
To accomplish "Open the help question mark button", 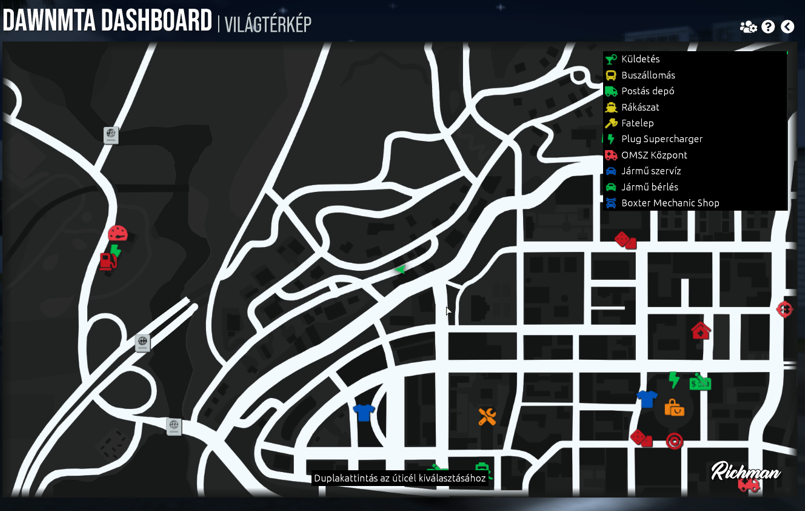I will tap(768, 27).
